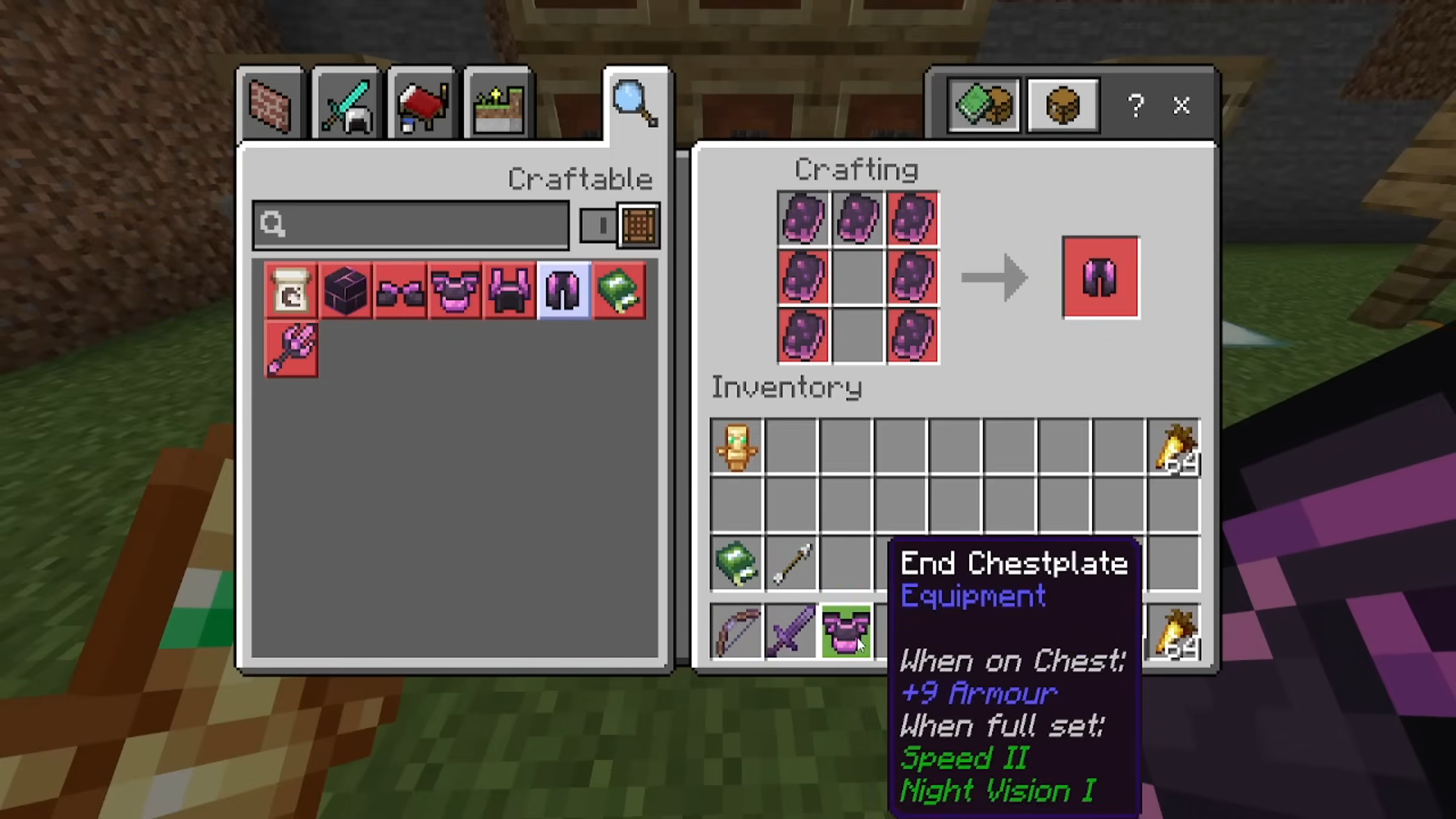
Task: Close the crafting screen
Action: click(1181, 105)
